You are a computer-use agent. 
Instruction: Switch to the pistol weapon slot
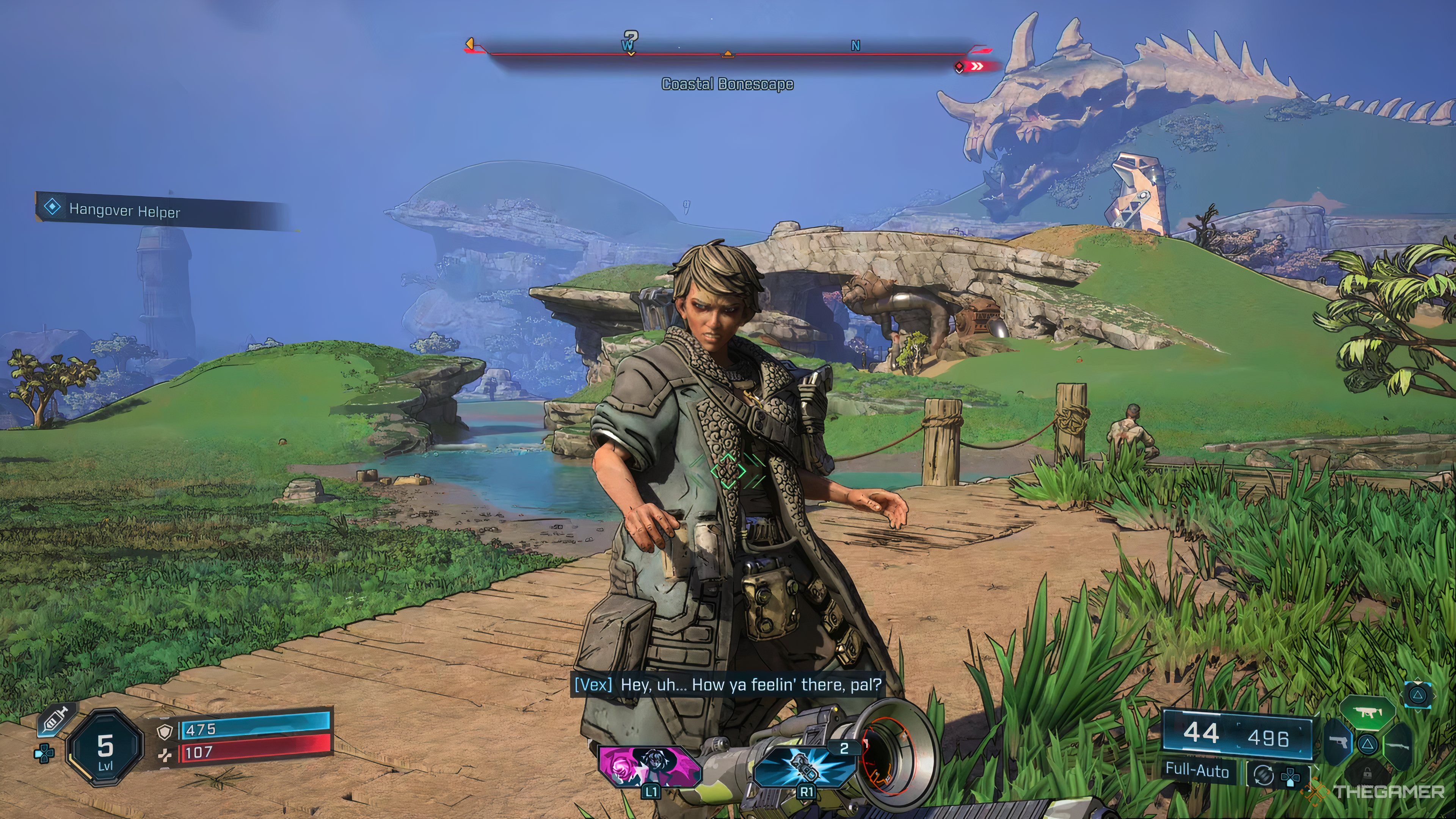coord(1338,743)
